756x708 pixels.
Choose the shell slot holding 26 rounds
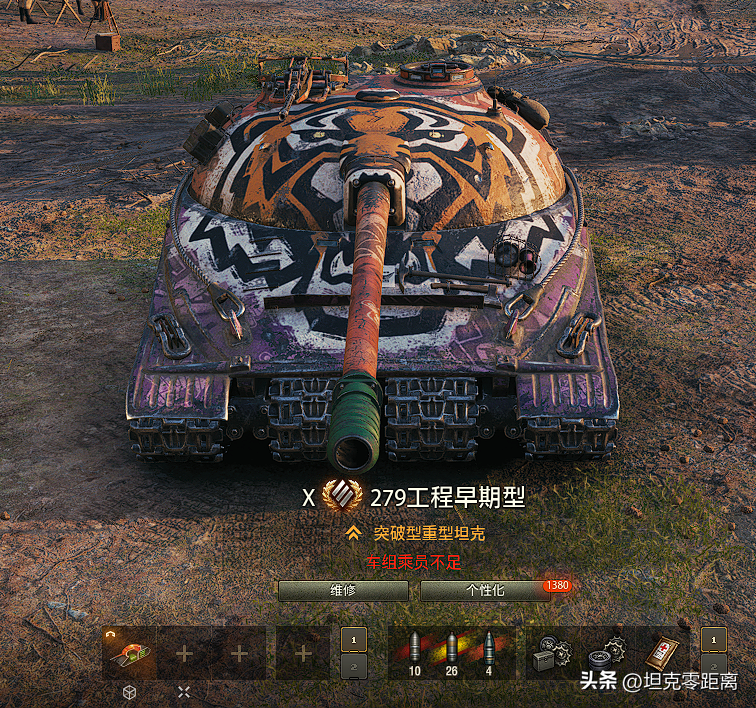coord(451,653)
